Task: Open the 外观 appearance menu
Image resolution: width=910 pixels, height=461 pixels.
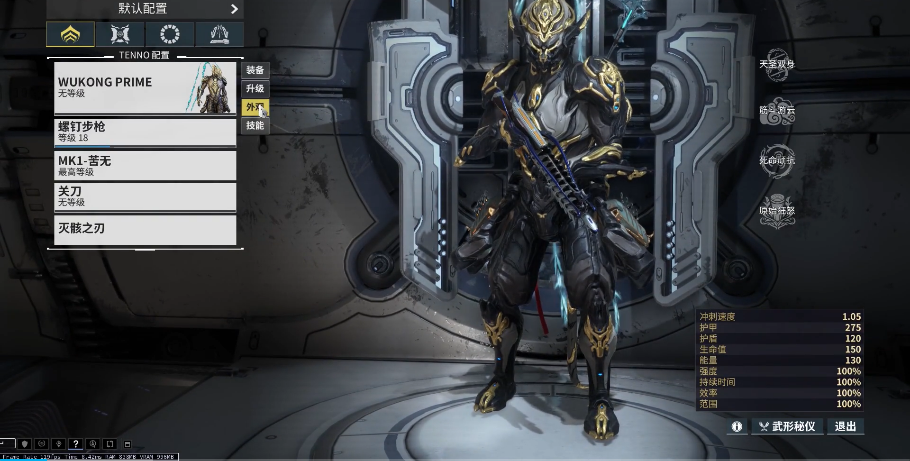Action: tap(255, 107)
